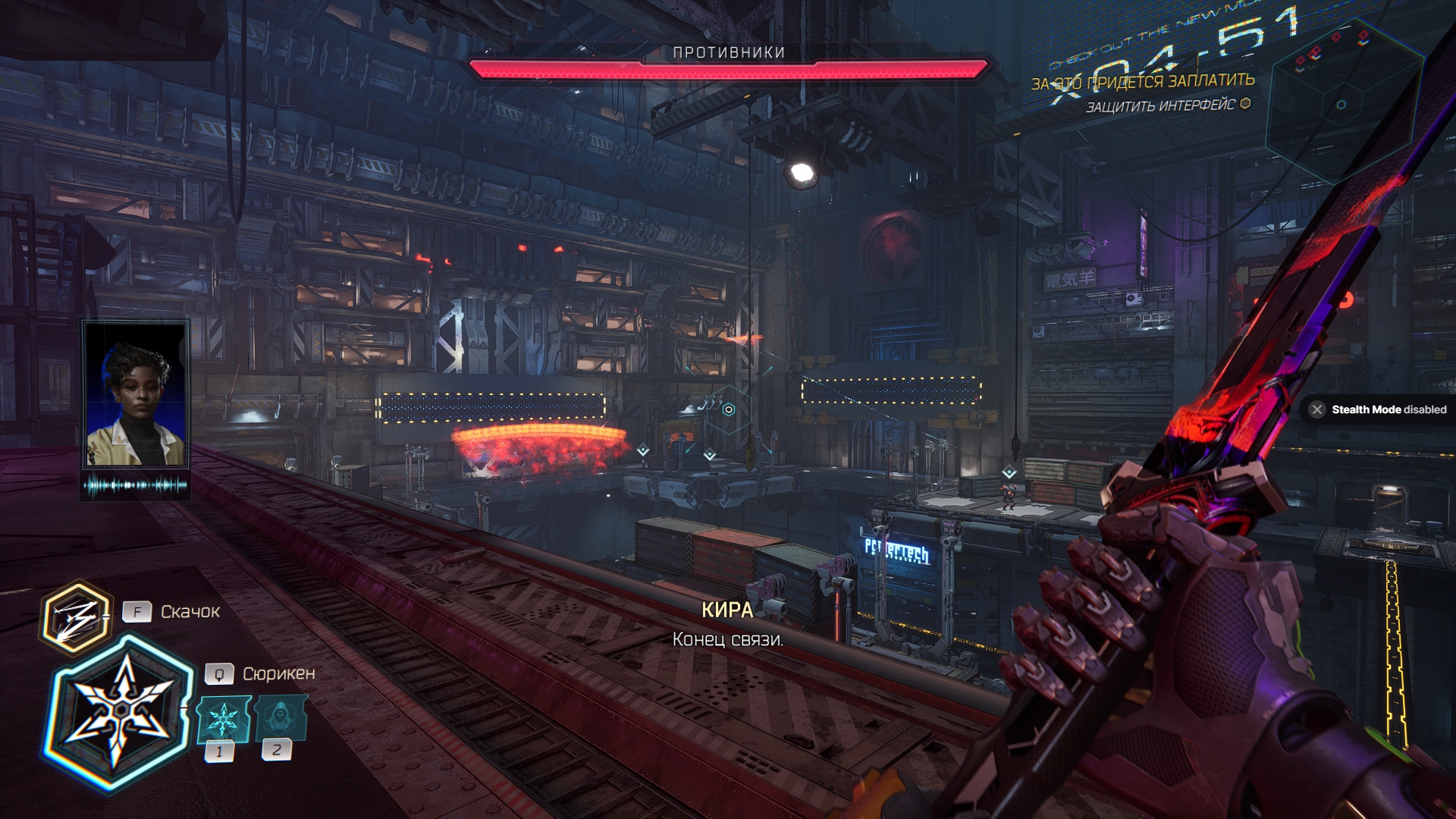Select the 'Защитить интерфейс' objective tracker
Viewport: 1456px width, 819px height.
point(1161,105)
